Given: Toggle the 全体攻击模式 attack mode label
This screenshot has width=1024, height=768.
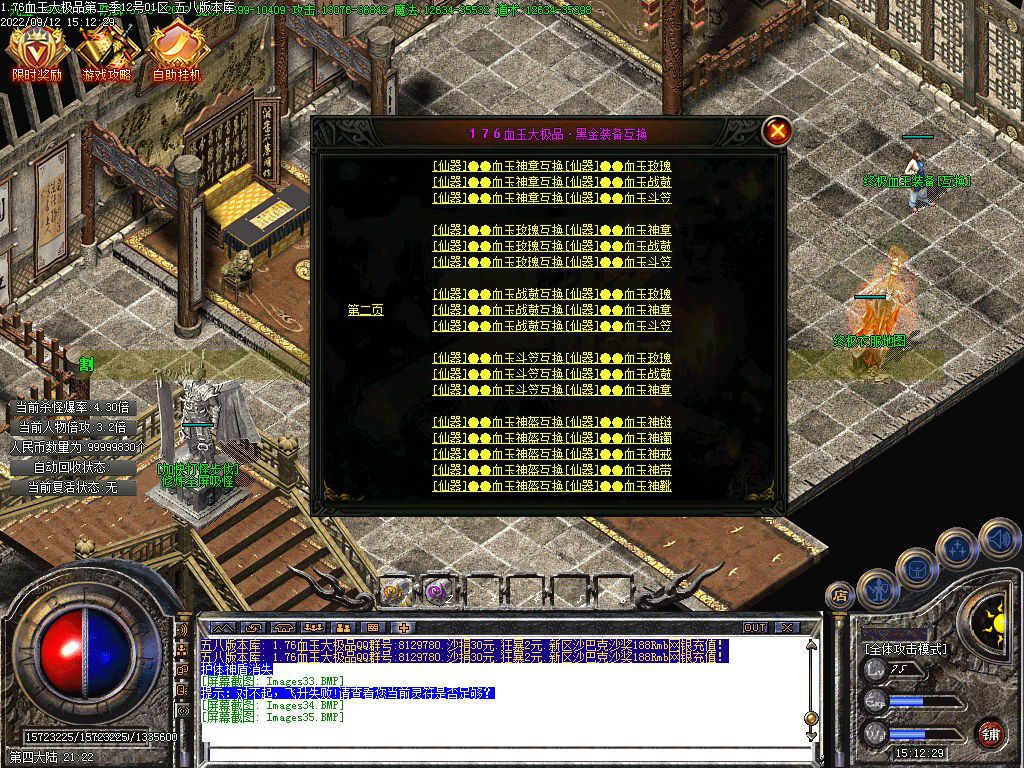Looking at the screenshot, I should pos(908,649).
